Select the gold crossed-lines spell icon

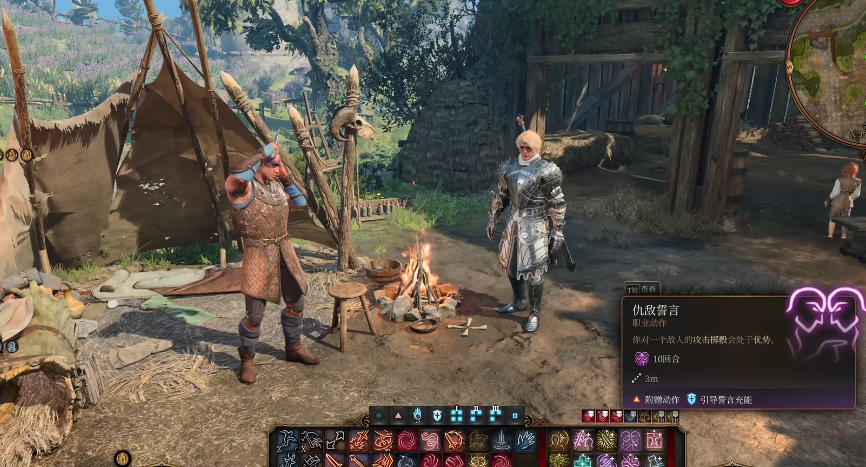click(x=606, y=440)
